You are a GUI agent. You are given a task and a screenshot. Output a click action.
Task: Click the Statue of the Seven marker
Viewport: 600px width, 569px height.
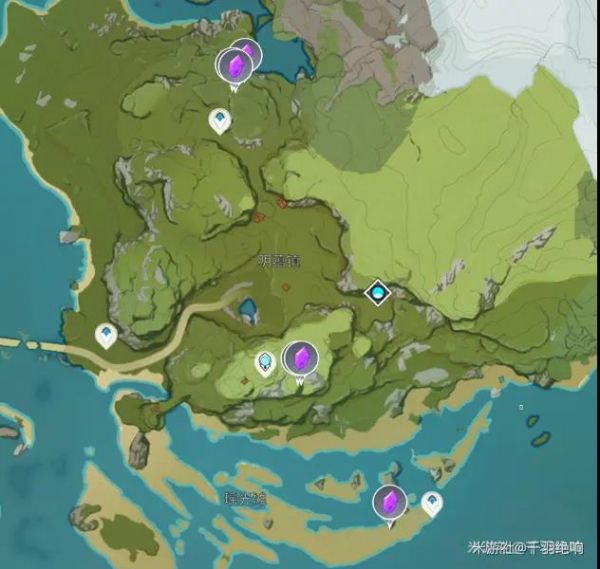pos(266,361)
